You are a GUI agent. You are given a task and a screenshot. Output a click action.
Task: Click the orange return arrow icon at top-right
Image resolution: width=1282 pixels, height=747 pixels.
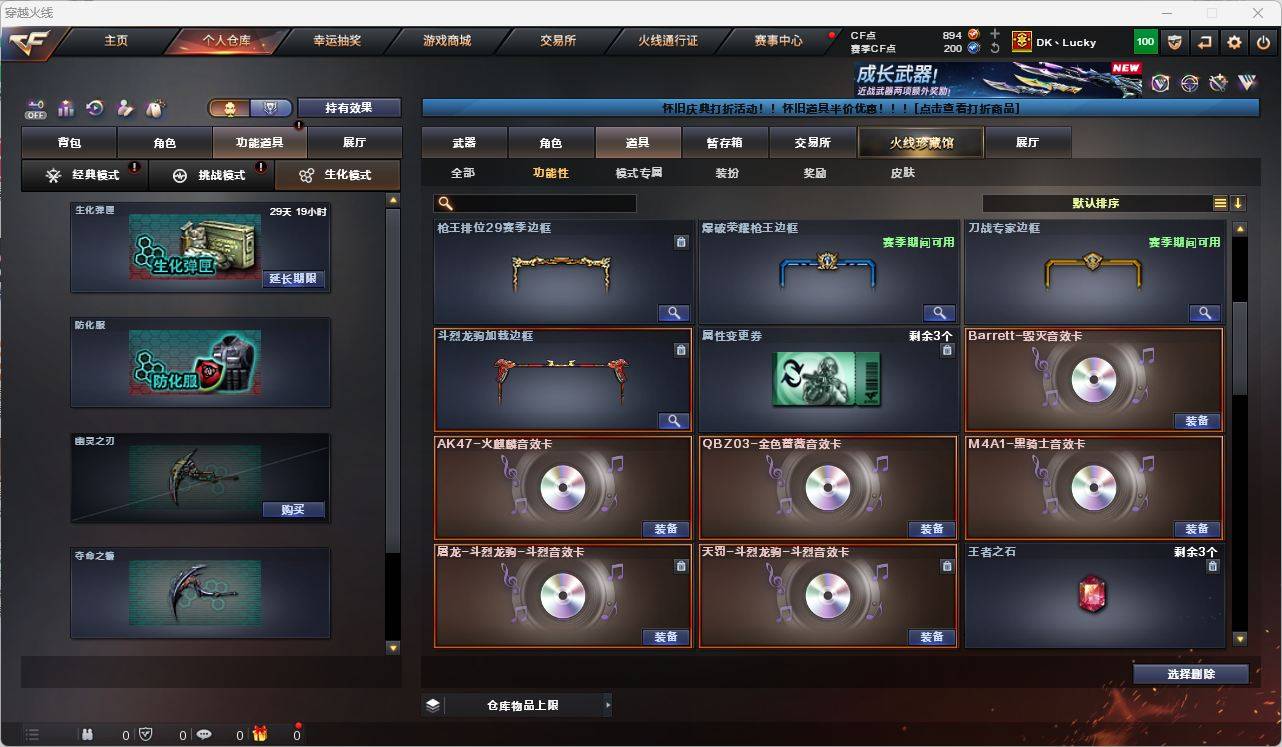point(1203,42)
